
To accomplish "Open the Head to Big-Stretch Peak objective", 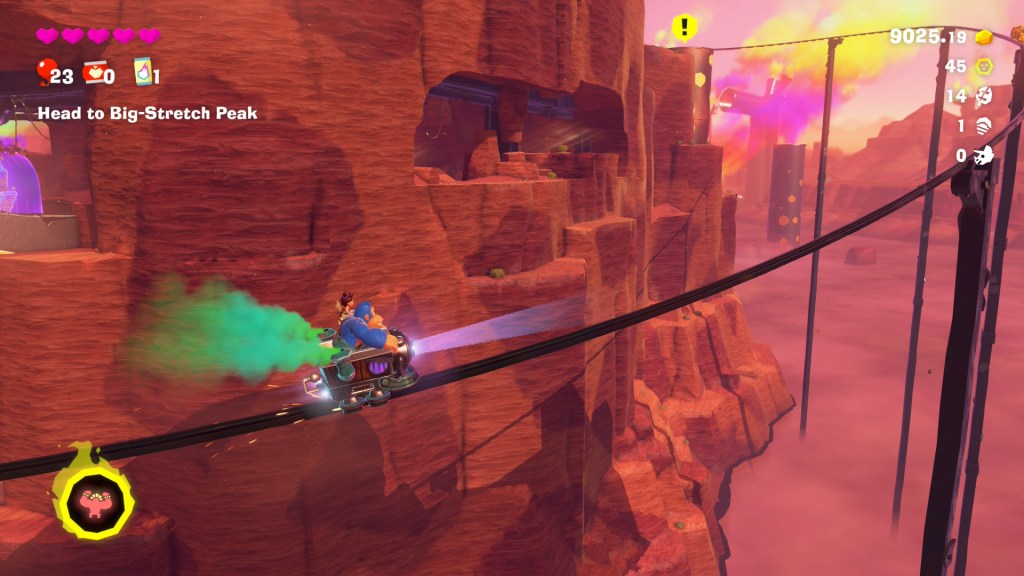I will 147,114.
